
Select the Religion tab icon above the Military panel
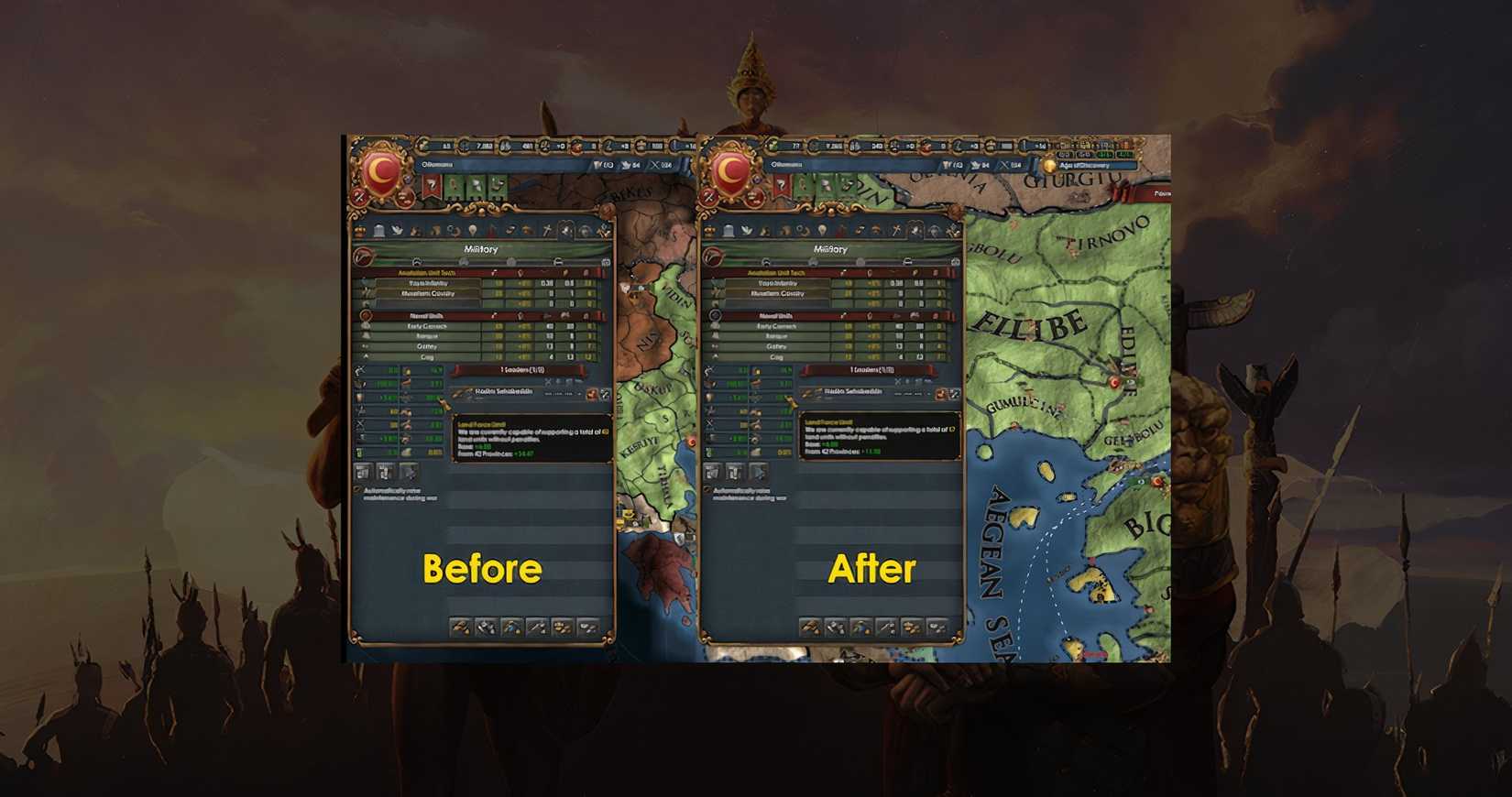click(547, 229)
